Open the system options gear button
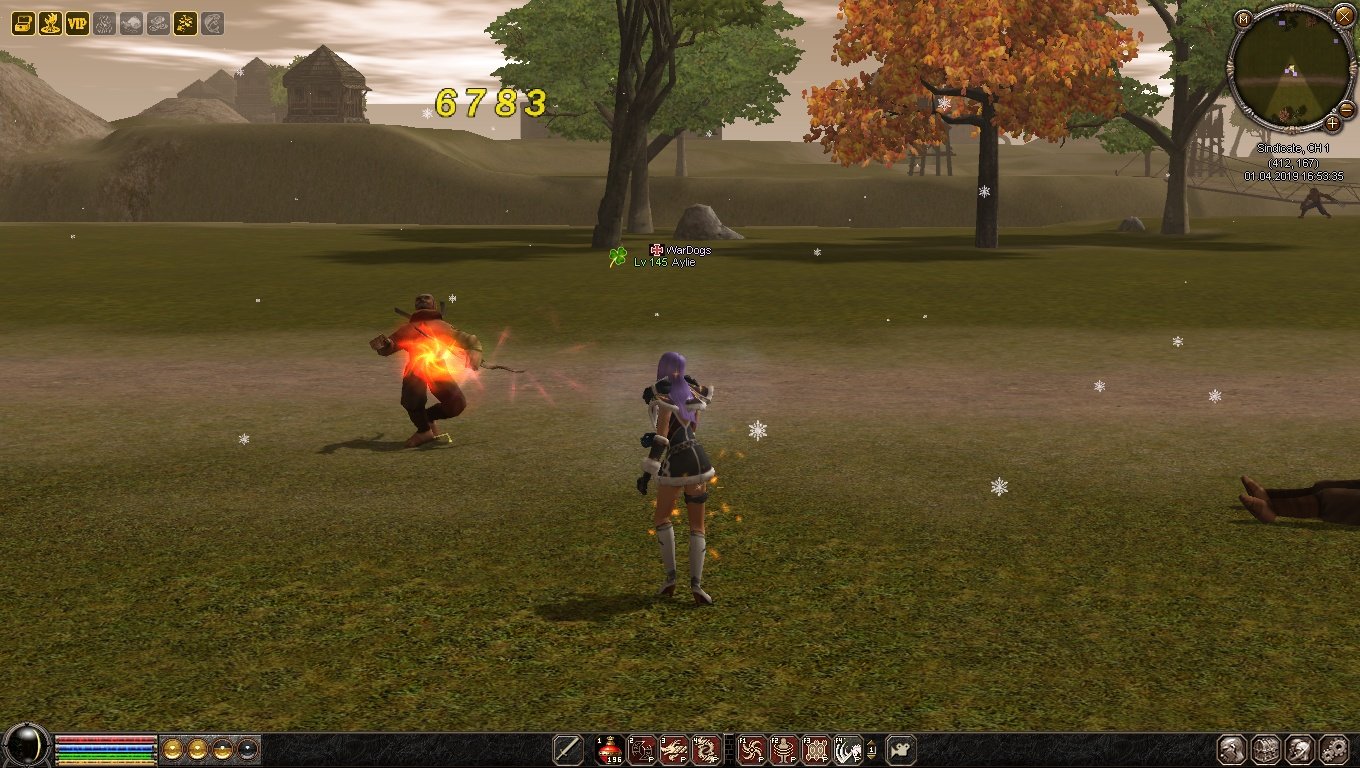This screenshot has height=768, width=1360. [1334, 749]
